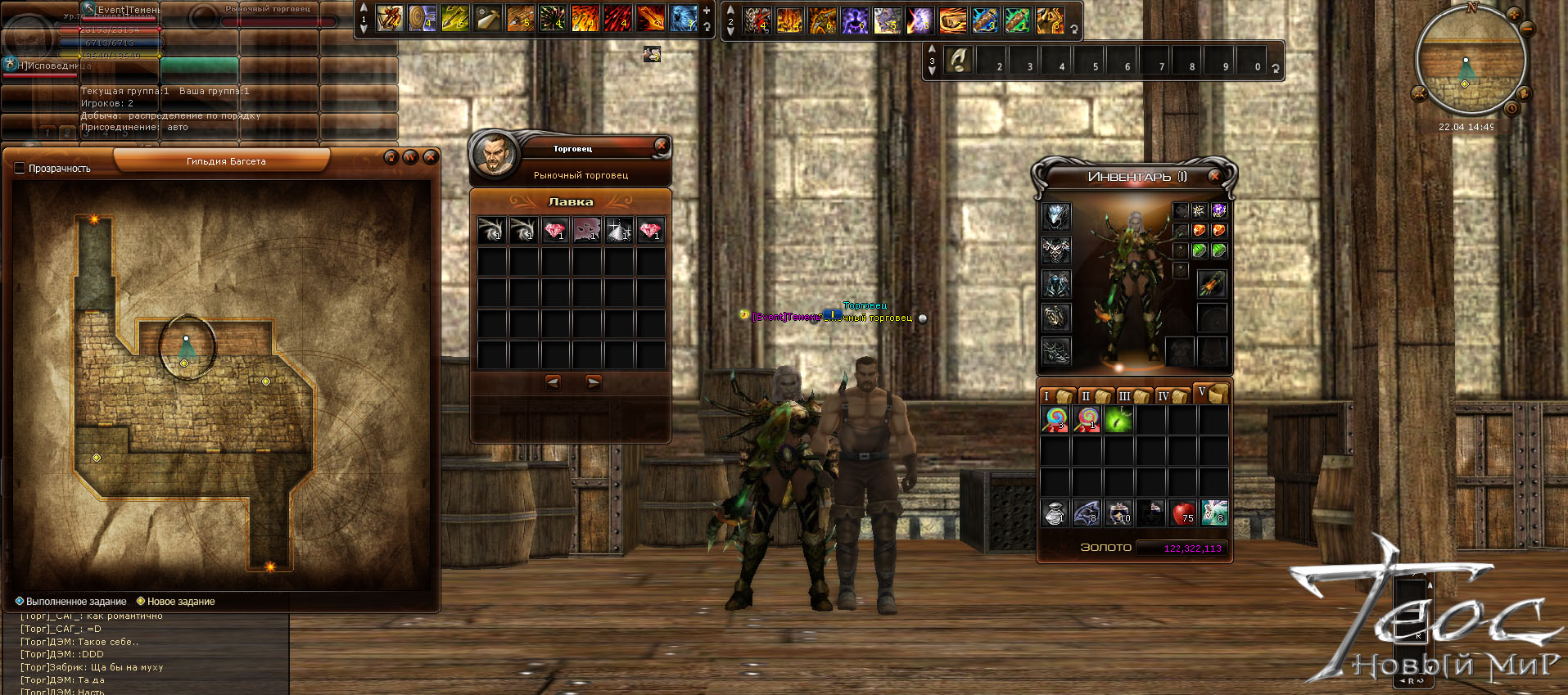Close the Гильдия Багсета map window

[x=431, y=156]
